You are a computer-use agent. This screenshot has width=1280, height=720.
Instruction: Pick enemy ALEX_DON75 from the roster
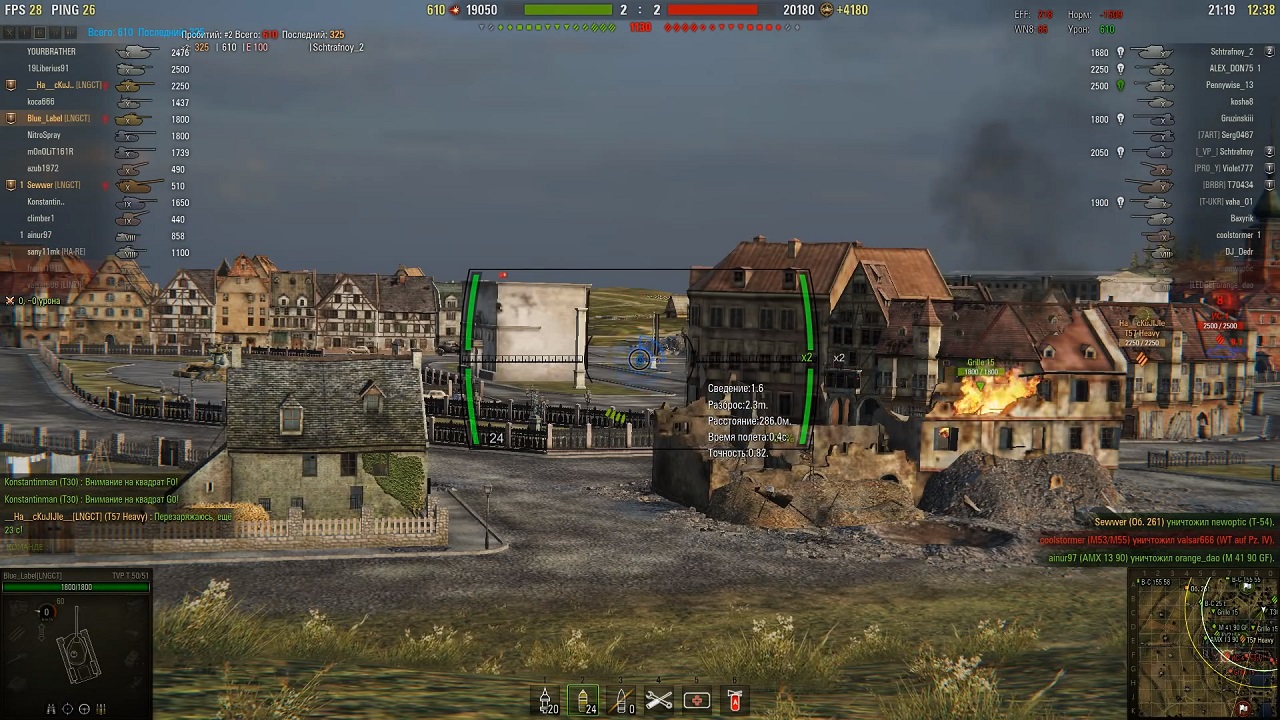[1231, 69]
